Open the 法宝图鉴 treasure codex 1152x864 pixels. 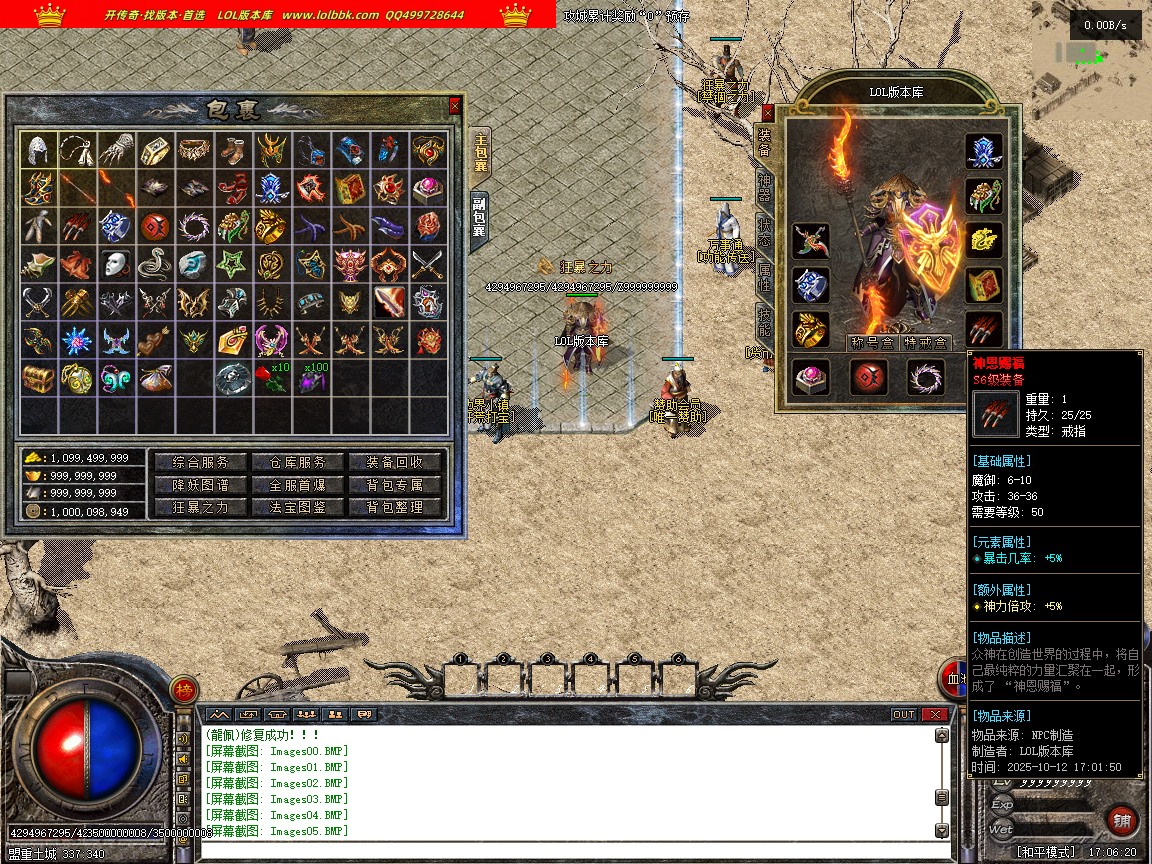tap(297, 507)
